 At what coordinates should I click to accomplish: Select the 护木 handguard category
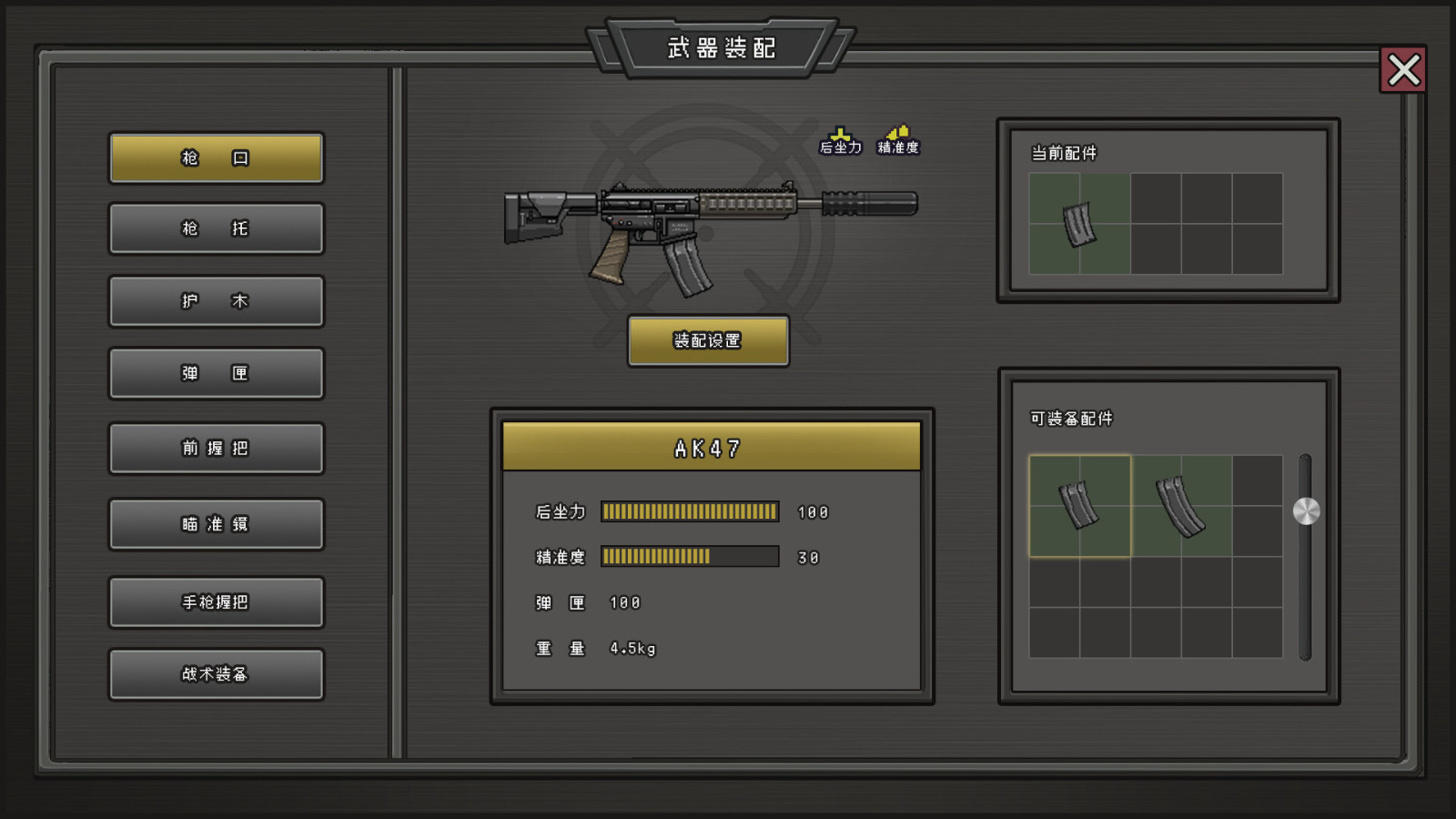coord(216,301)
